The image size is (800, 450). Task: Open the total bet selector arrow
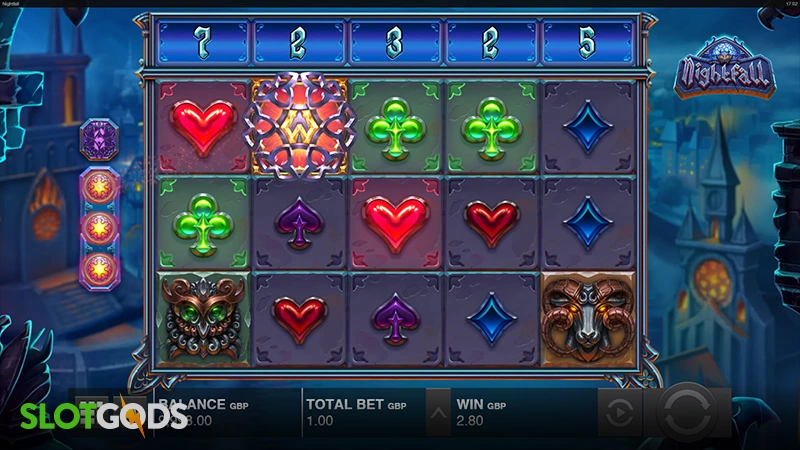(x=438, y=412)
